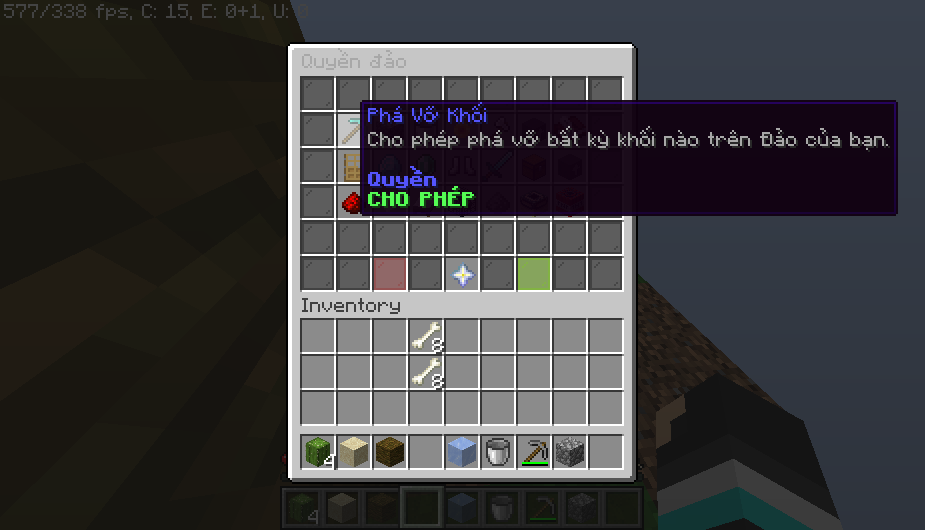Select the pickaxe with green durability bar
The height and width of the screenshot is (530, 925).
click(x=534, y=452)
